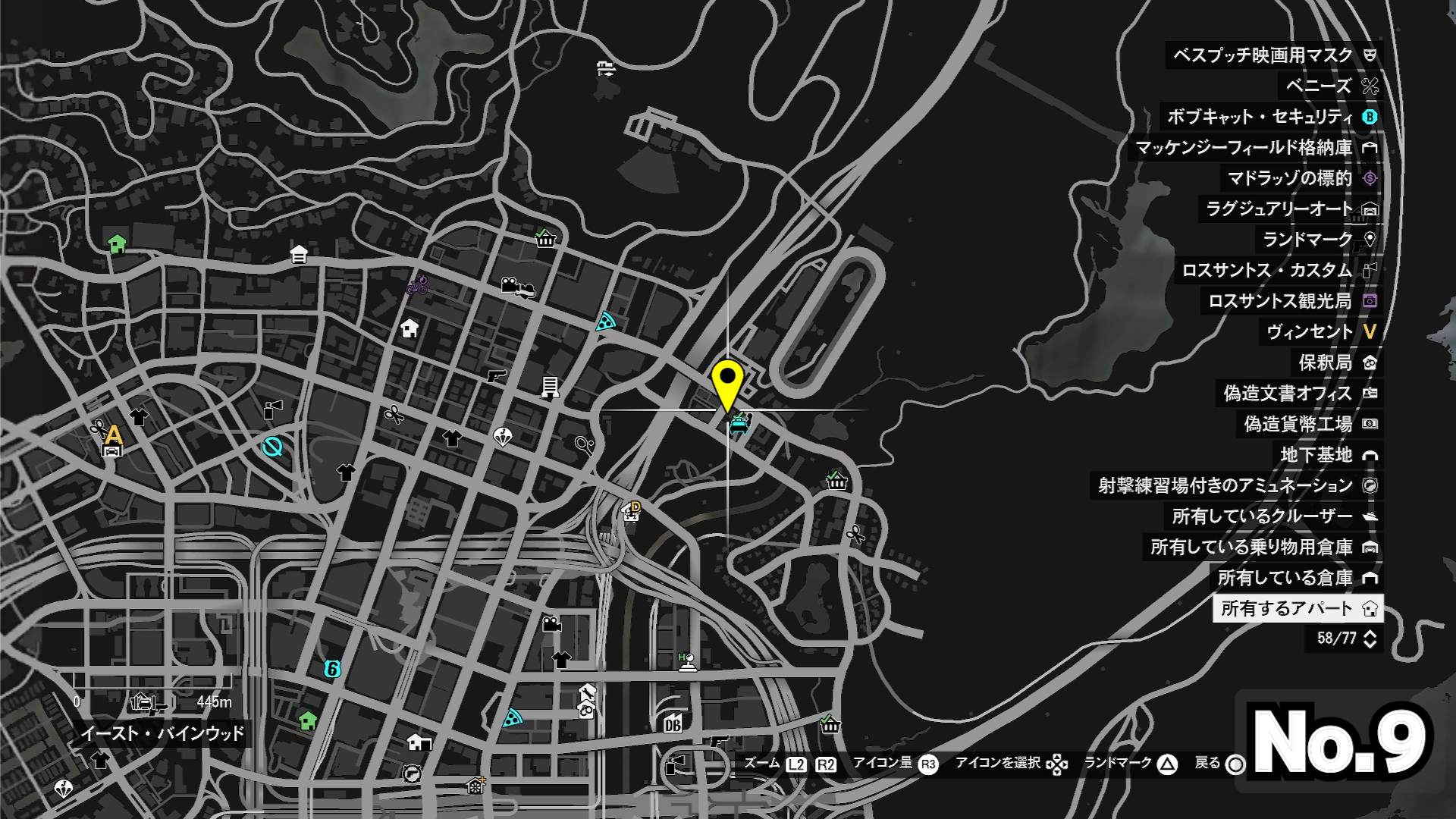Select 地下基地 legend entry

point(1316,455)
